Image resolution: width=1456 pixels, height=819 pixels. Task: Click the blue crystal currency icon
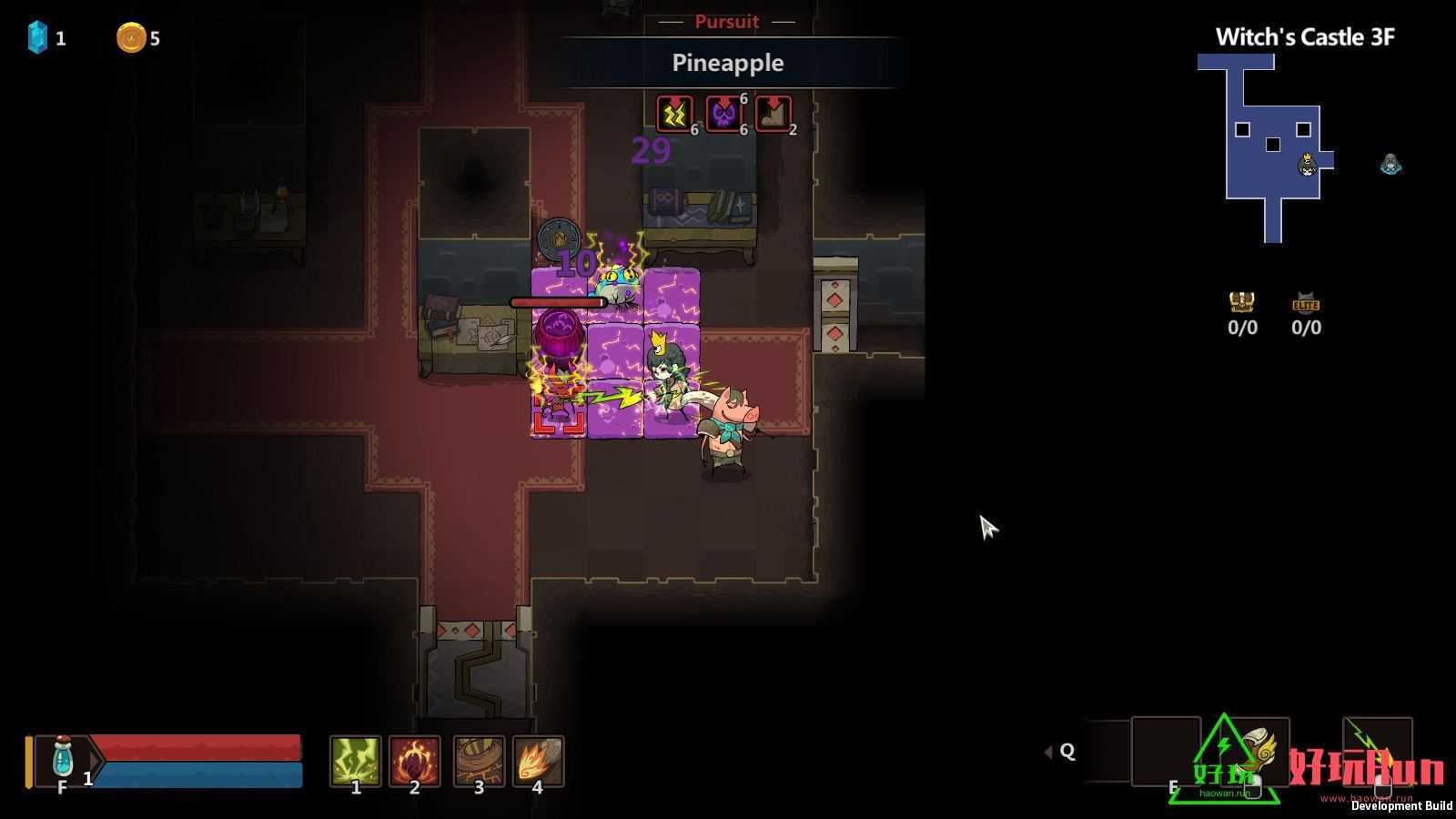coord(37,37)
